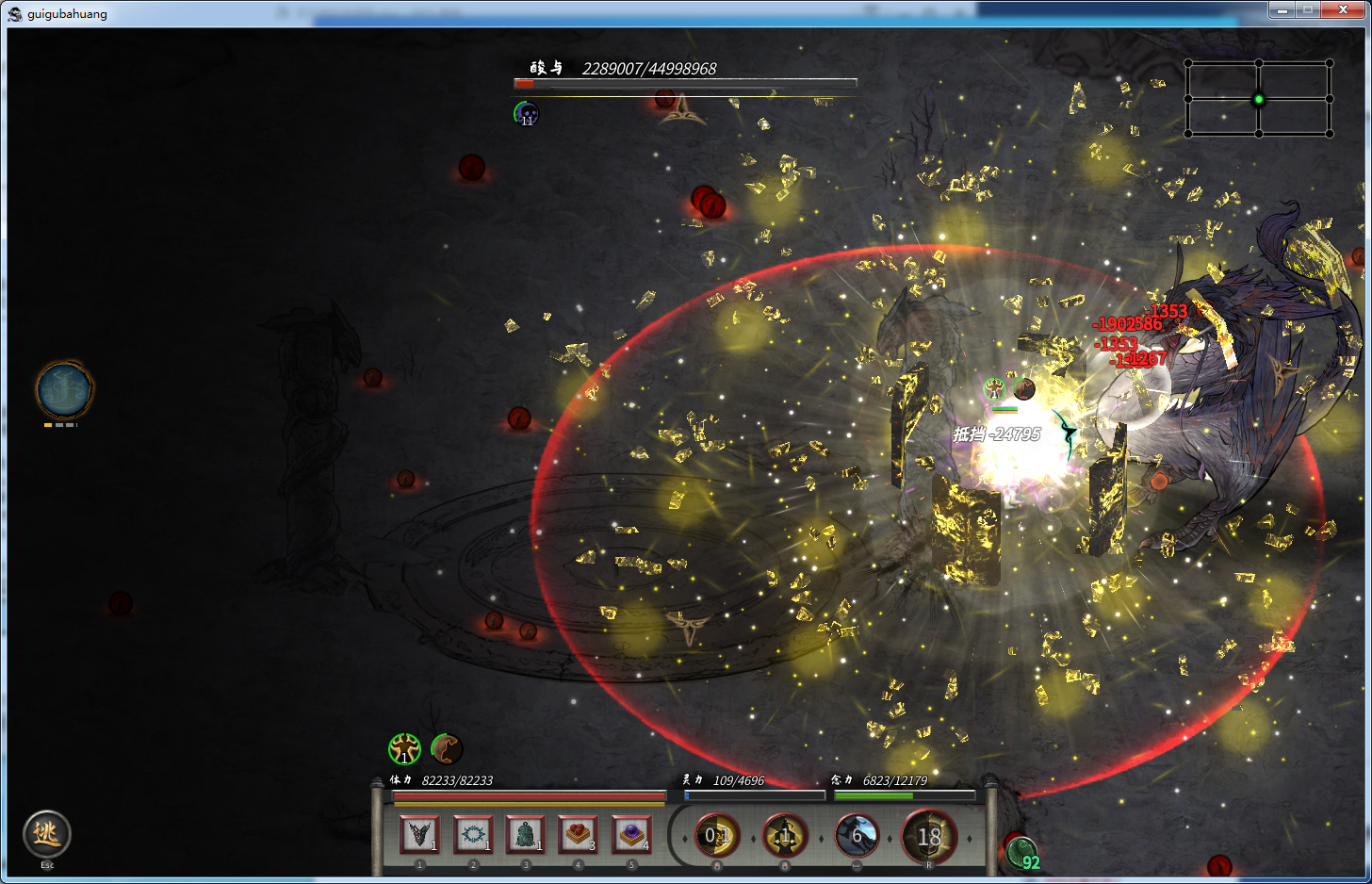Inspect the green-ringed buff icon above the health bar
1372x884 pixels.
[x=404, y=749]
